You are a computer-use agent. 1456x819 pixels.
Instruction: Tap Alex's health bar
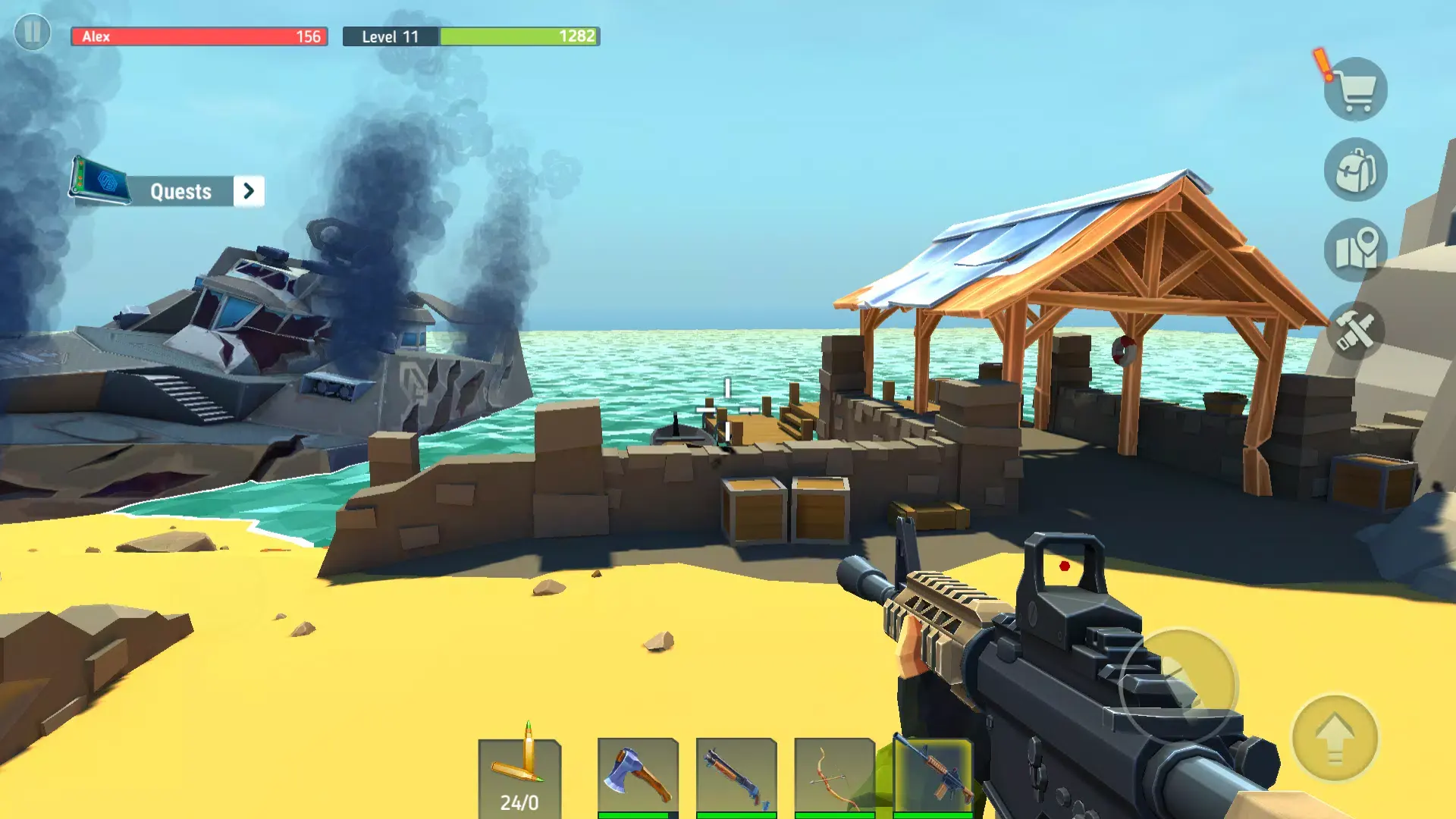(x=199, y=36)
